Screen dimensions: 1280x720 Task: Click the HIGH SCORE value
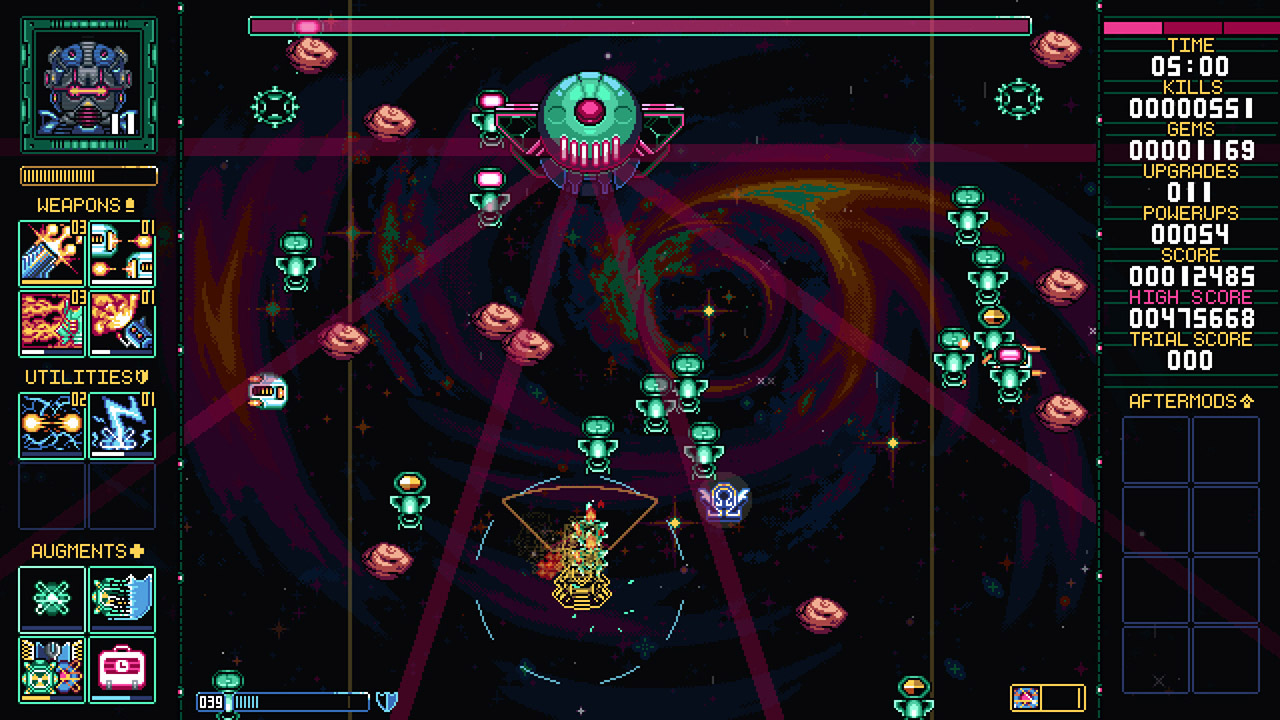point(1191,318)
